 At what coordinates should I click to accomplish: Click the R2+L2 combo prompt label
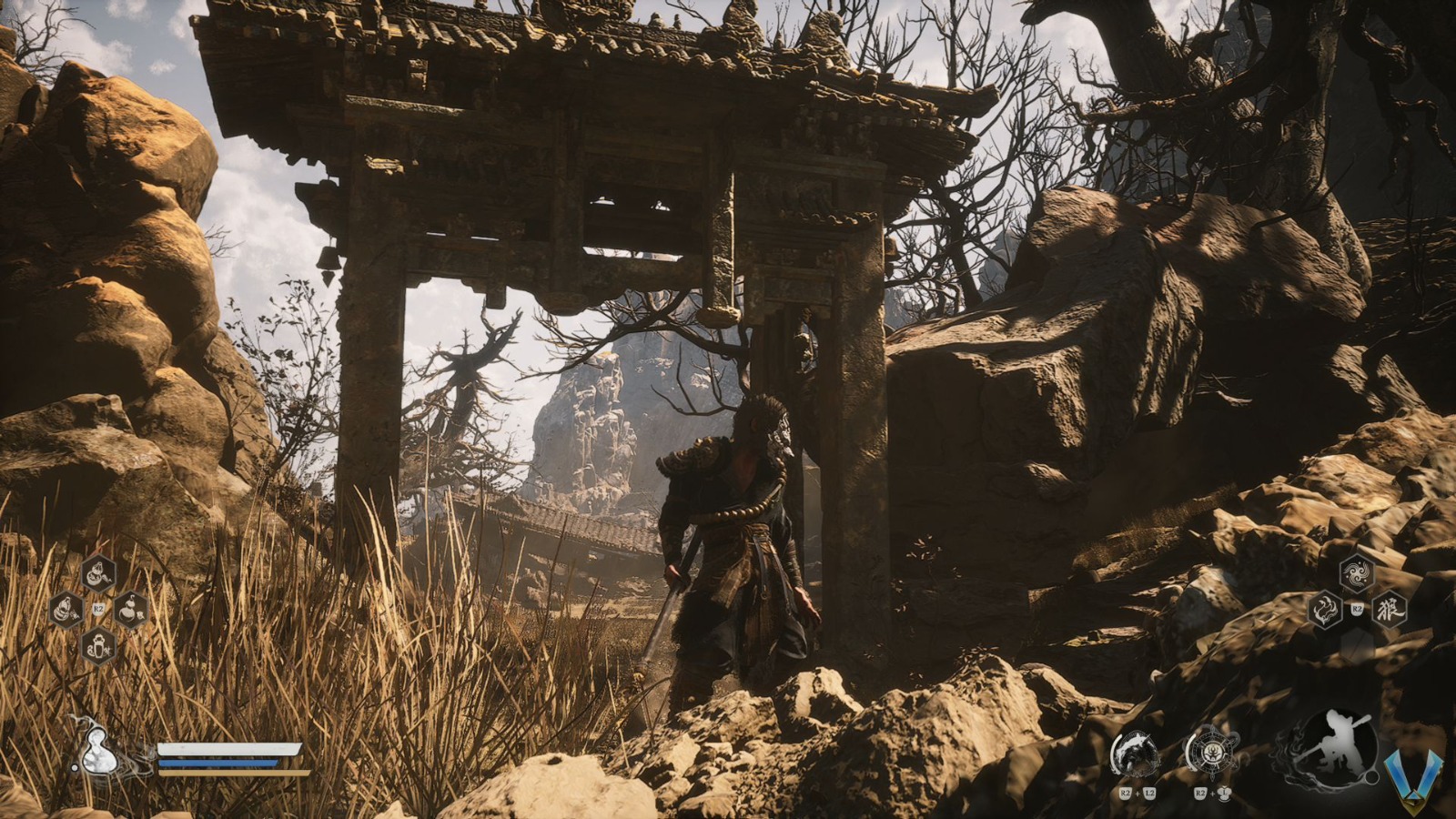coord(1137,794)
